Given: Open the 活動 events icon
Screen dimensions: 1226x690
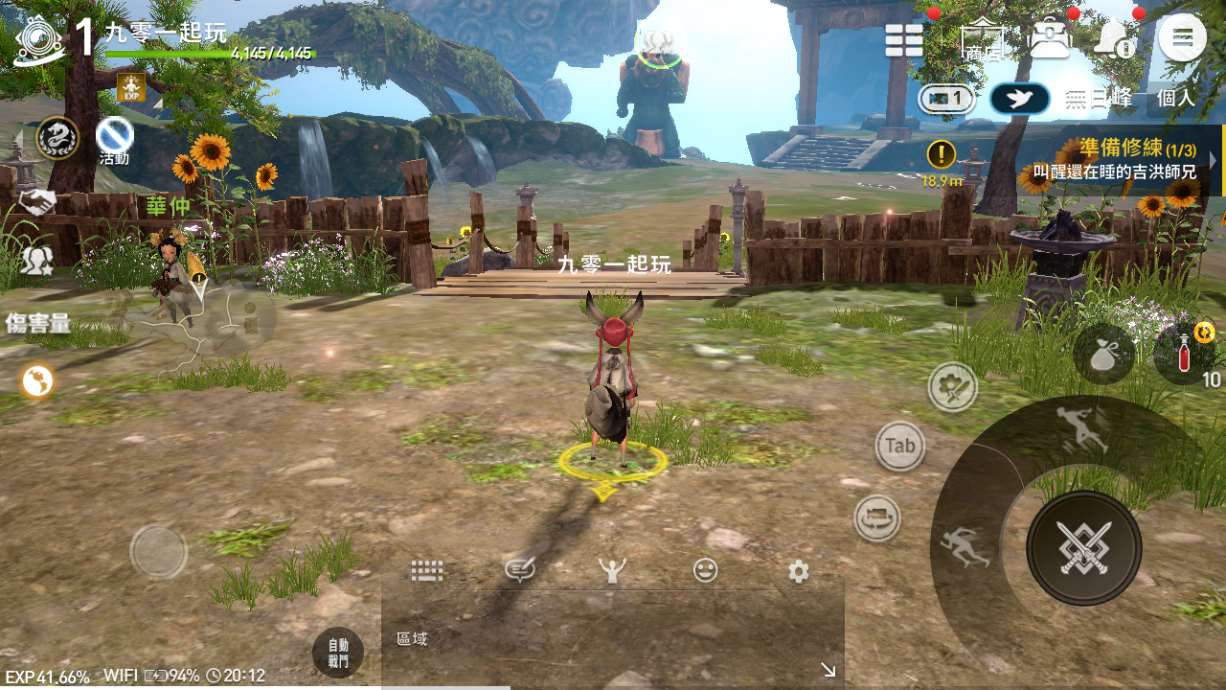Looking at the screenshot, I should 114,139.
